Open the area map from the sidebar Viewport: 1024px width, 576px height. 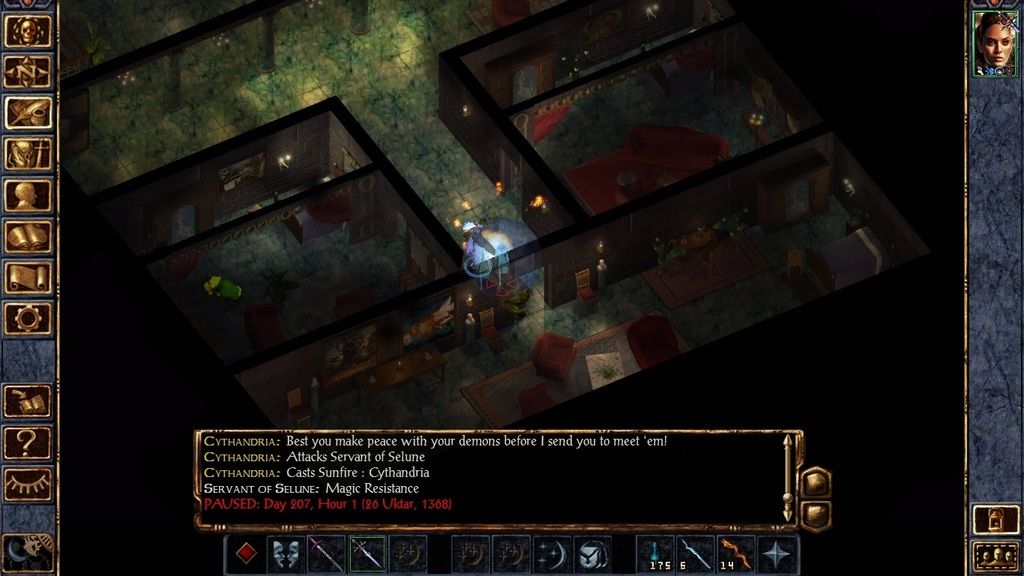pyautogui.click(x=28, y=71)
